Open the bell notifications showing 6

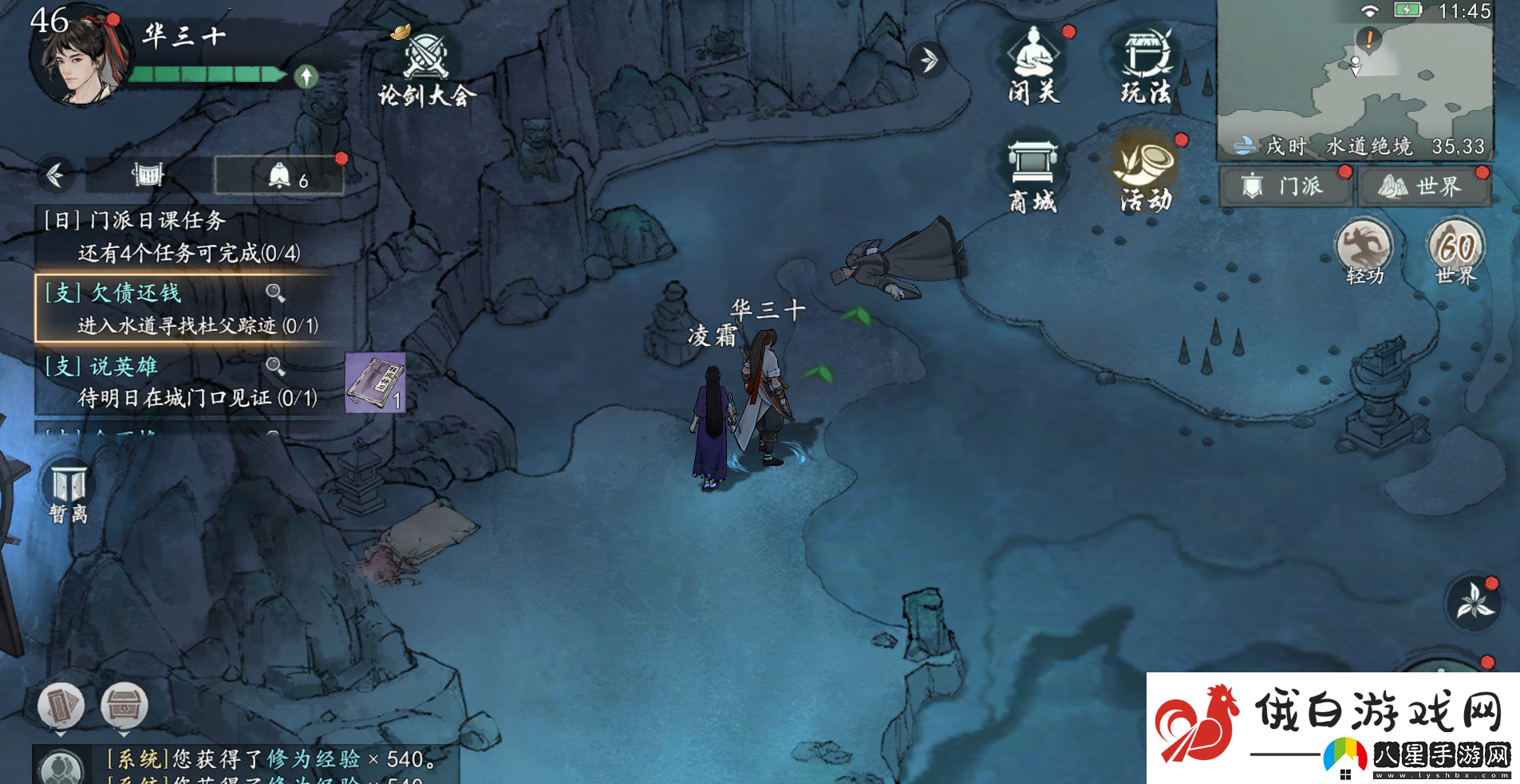[280, 176]
